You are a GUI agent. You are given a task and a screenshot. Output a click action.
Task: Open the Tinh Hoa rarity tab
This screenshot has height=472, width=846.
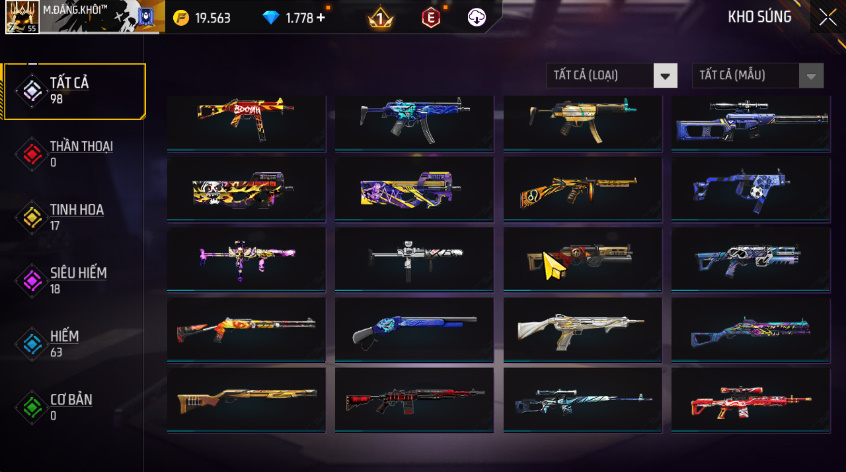(74, 217)
